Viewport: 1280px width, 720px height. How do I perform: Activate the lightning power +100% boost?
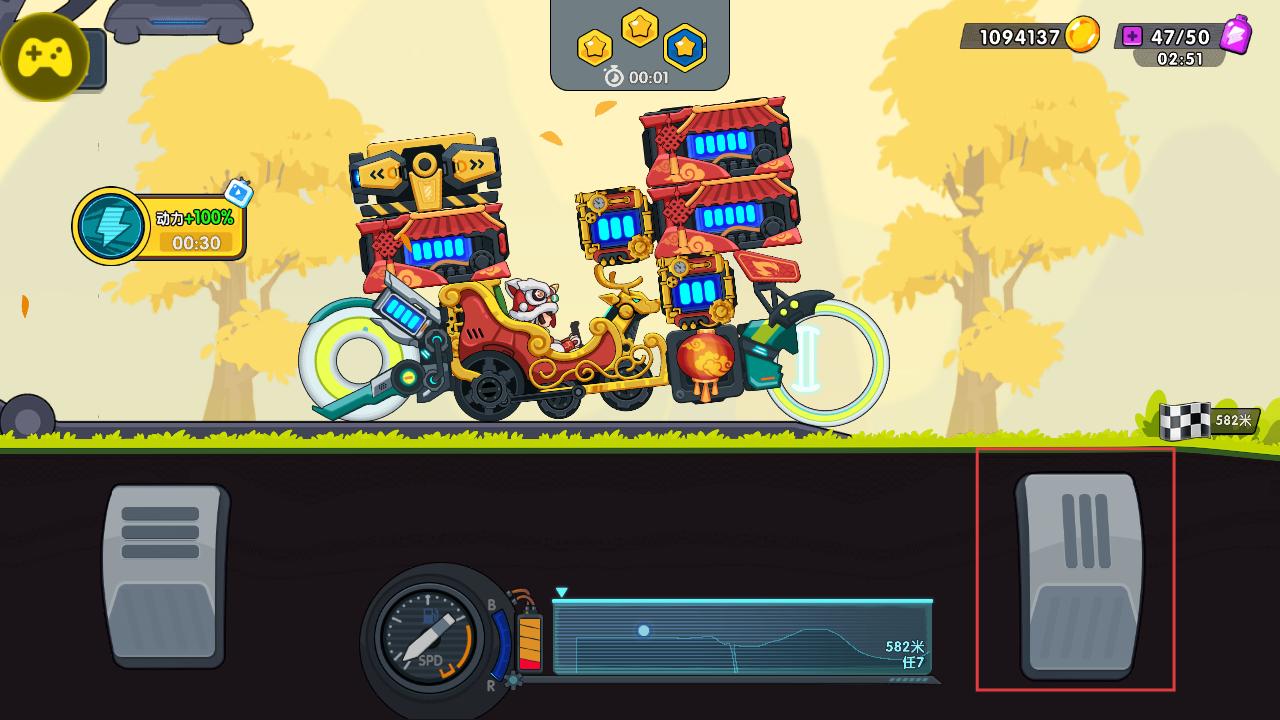pyautogui.click(x=112, y=226)
